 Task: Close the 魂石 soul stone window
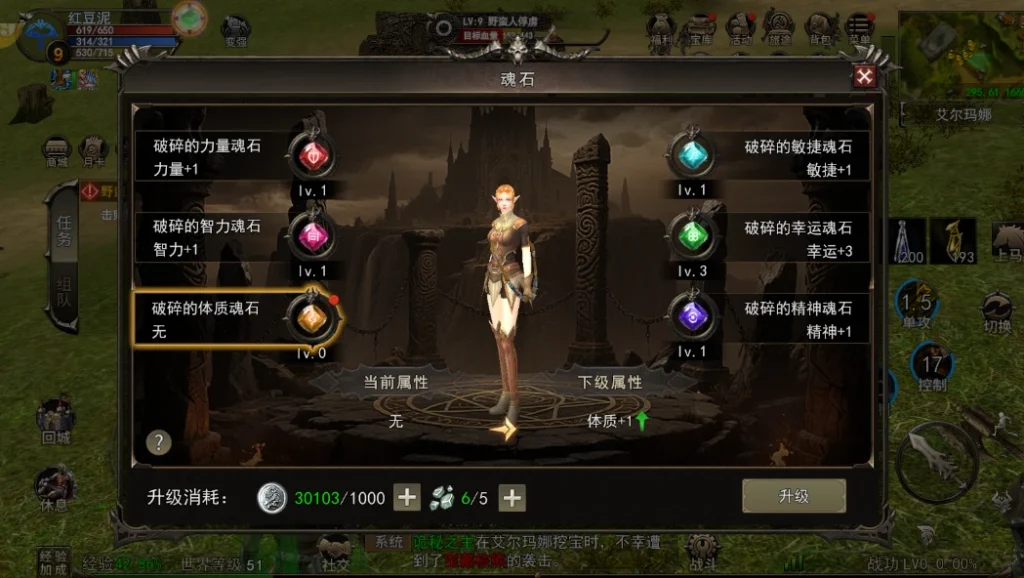(x=864, y=77)
